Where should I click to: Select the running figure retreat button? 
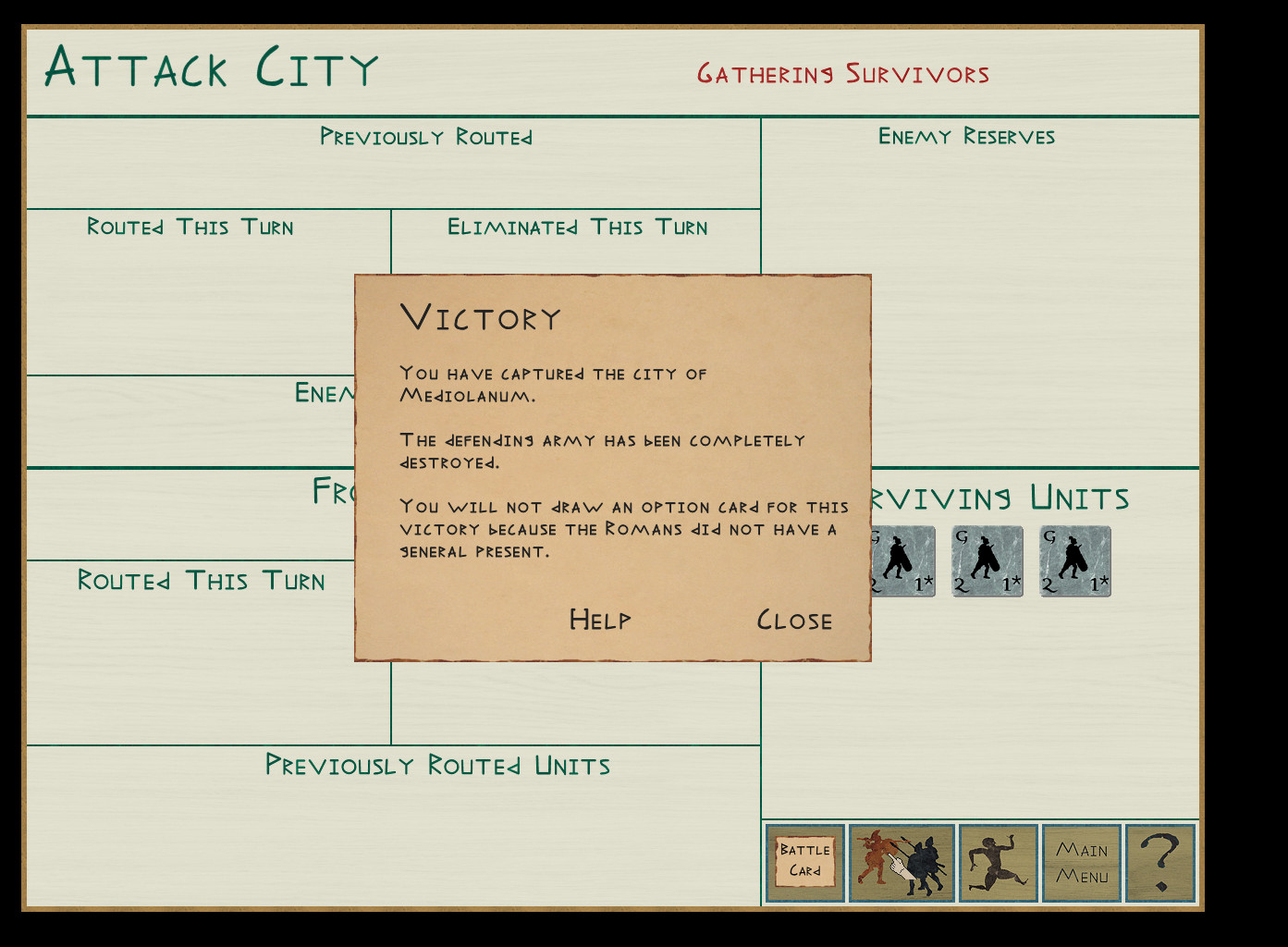tap(998, 863)
